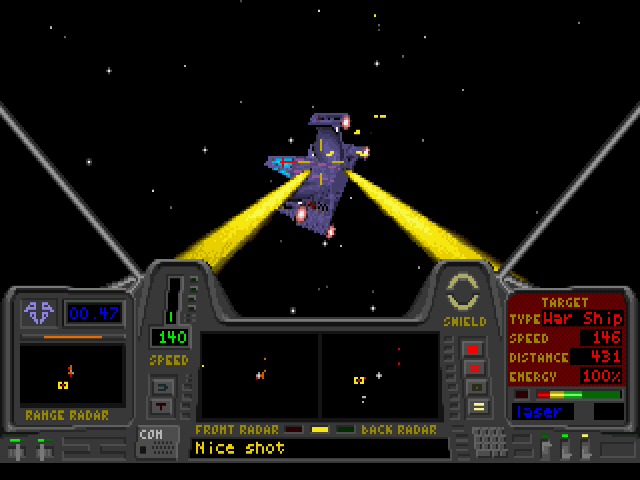640x480 pixels.
Task: Select the laser weapon display
Action: [550, 411]
